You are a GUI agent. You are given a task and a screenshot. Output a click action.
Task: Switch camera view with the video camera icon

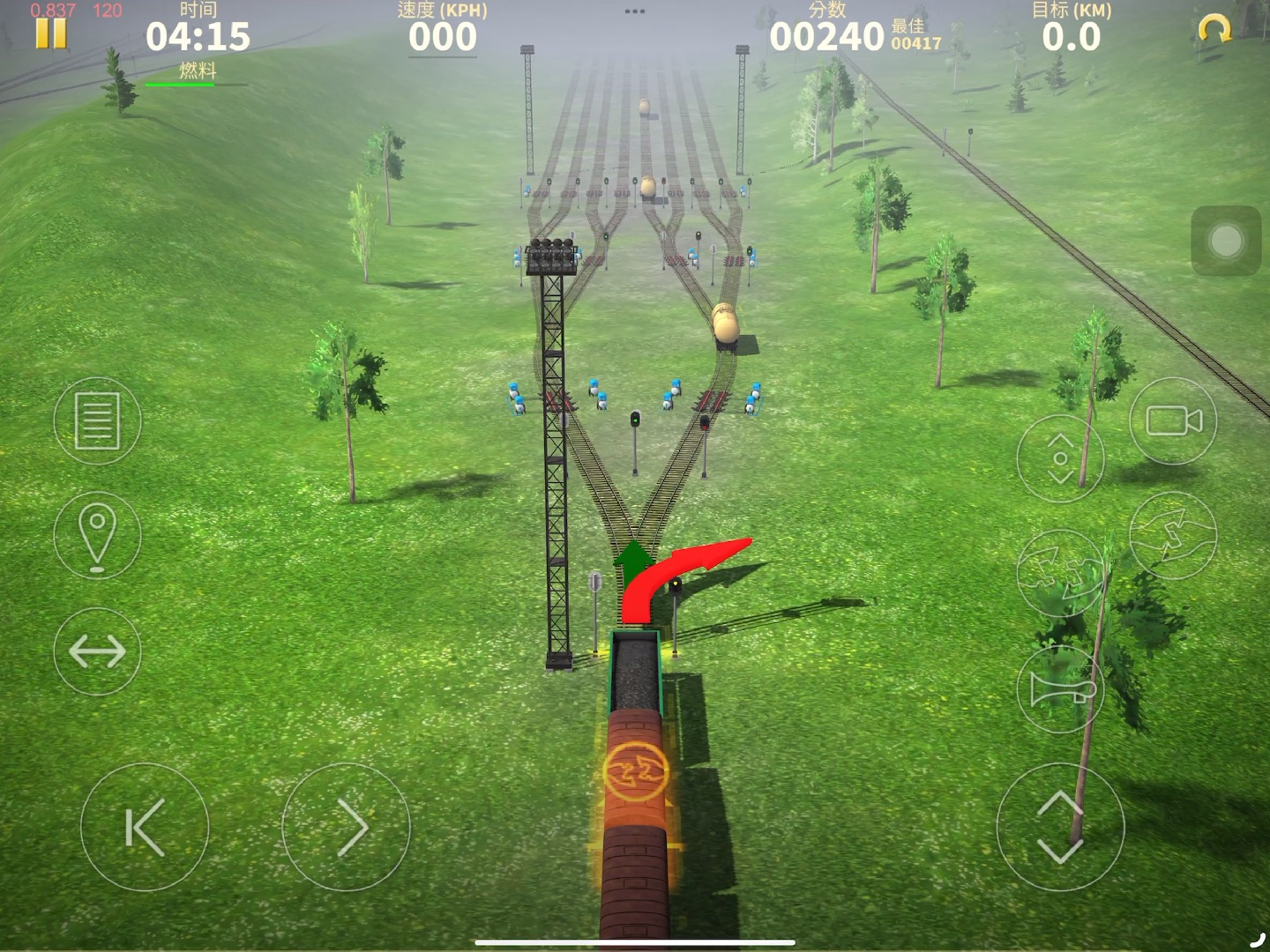(x=1173, y=420)
